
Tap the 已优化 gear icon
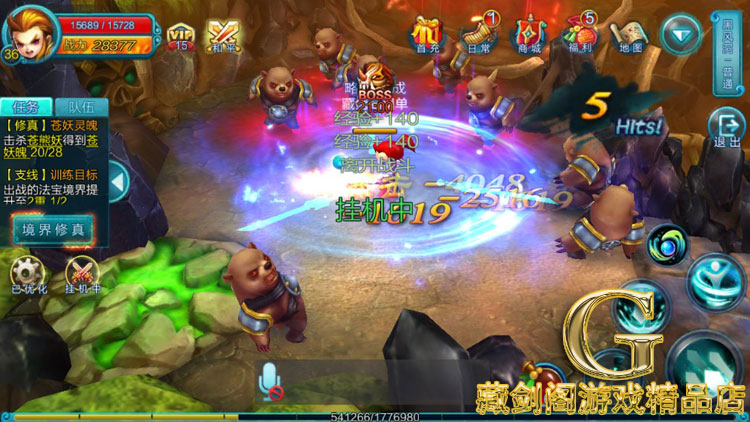point(28,274)
